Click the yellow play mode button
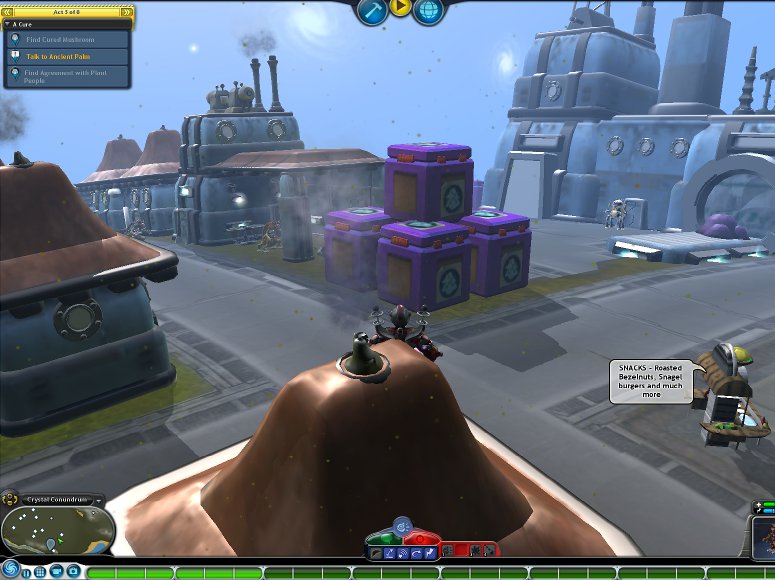 [400, 8]
